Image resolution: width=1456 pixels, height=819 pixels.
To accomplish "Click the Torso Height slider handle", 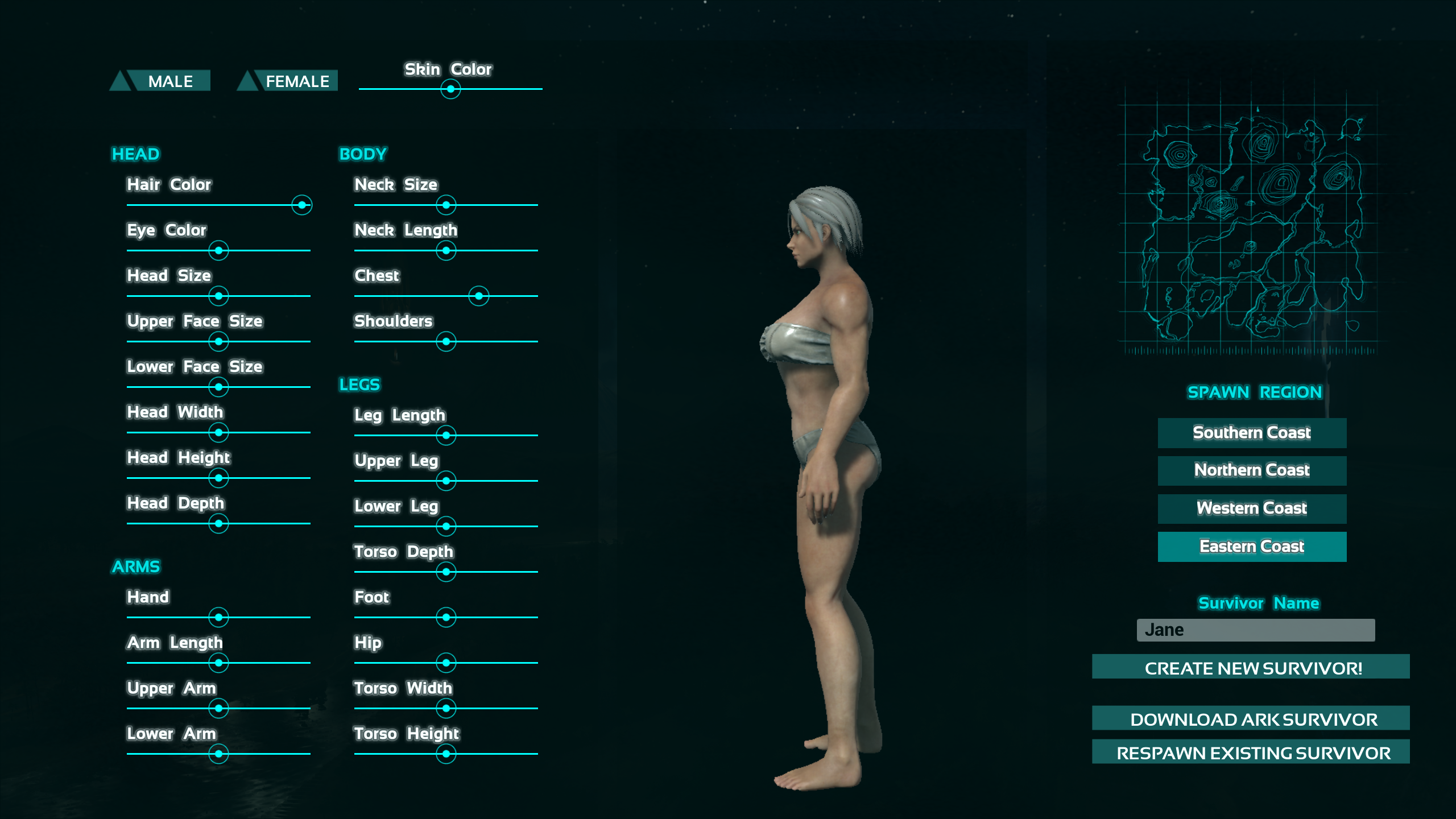I will click(446, 754).
